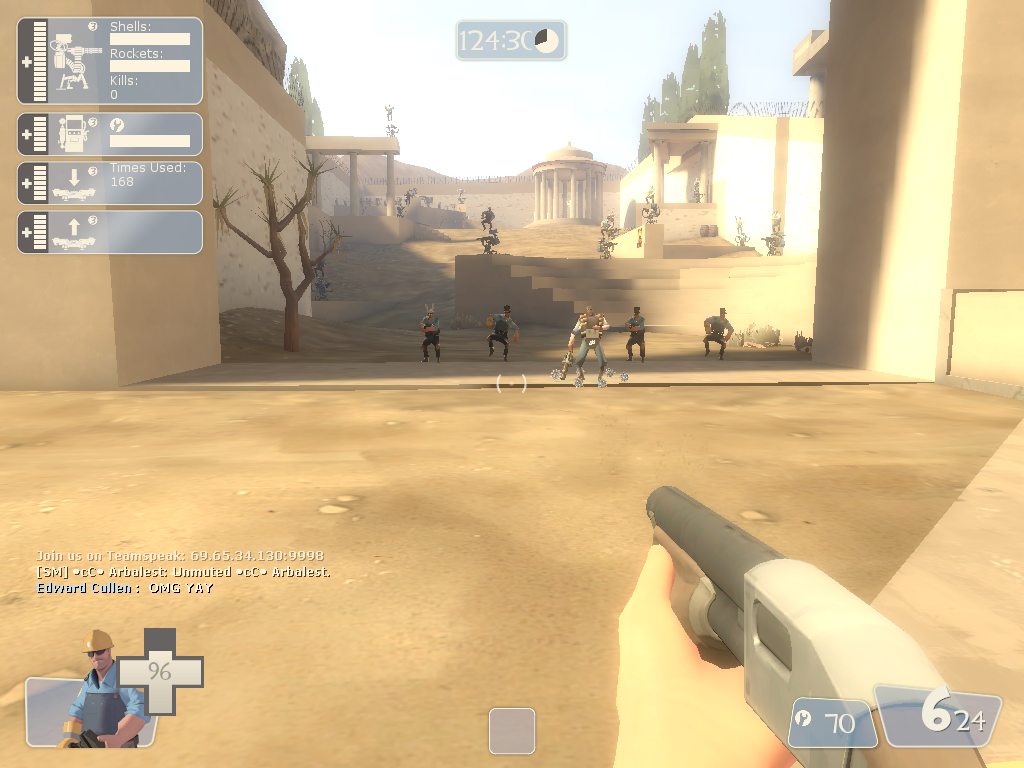Click the teleporter entrance panel showing Times Used
Image resolution: width=1024 pixels, height=768 pixels.
pos(110,183)
